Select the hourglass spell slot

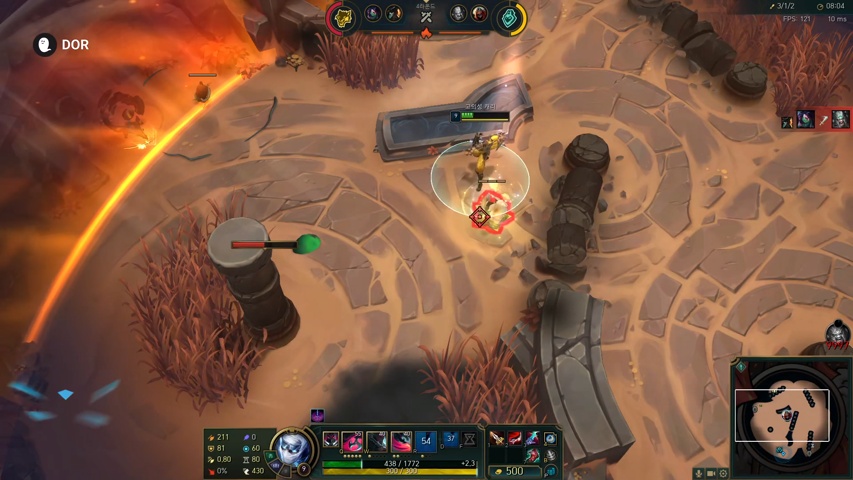(x=468, y=440)
